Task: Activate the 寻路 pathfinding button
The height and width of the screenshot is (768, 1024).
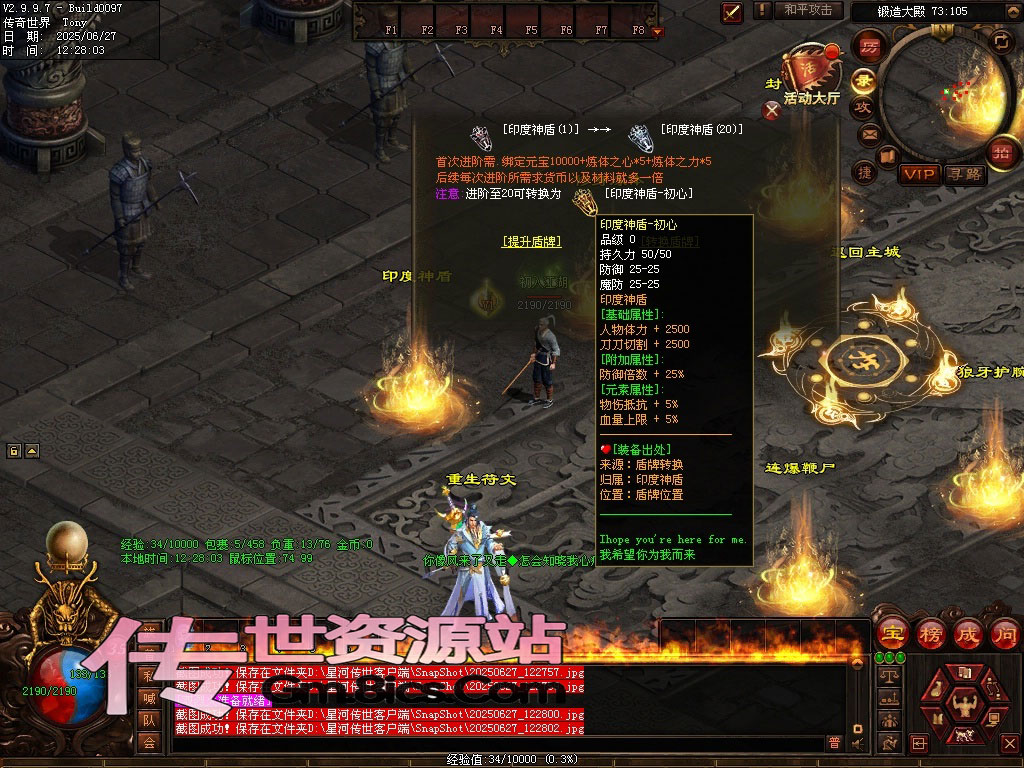Action: [x=965, y=174]
